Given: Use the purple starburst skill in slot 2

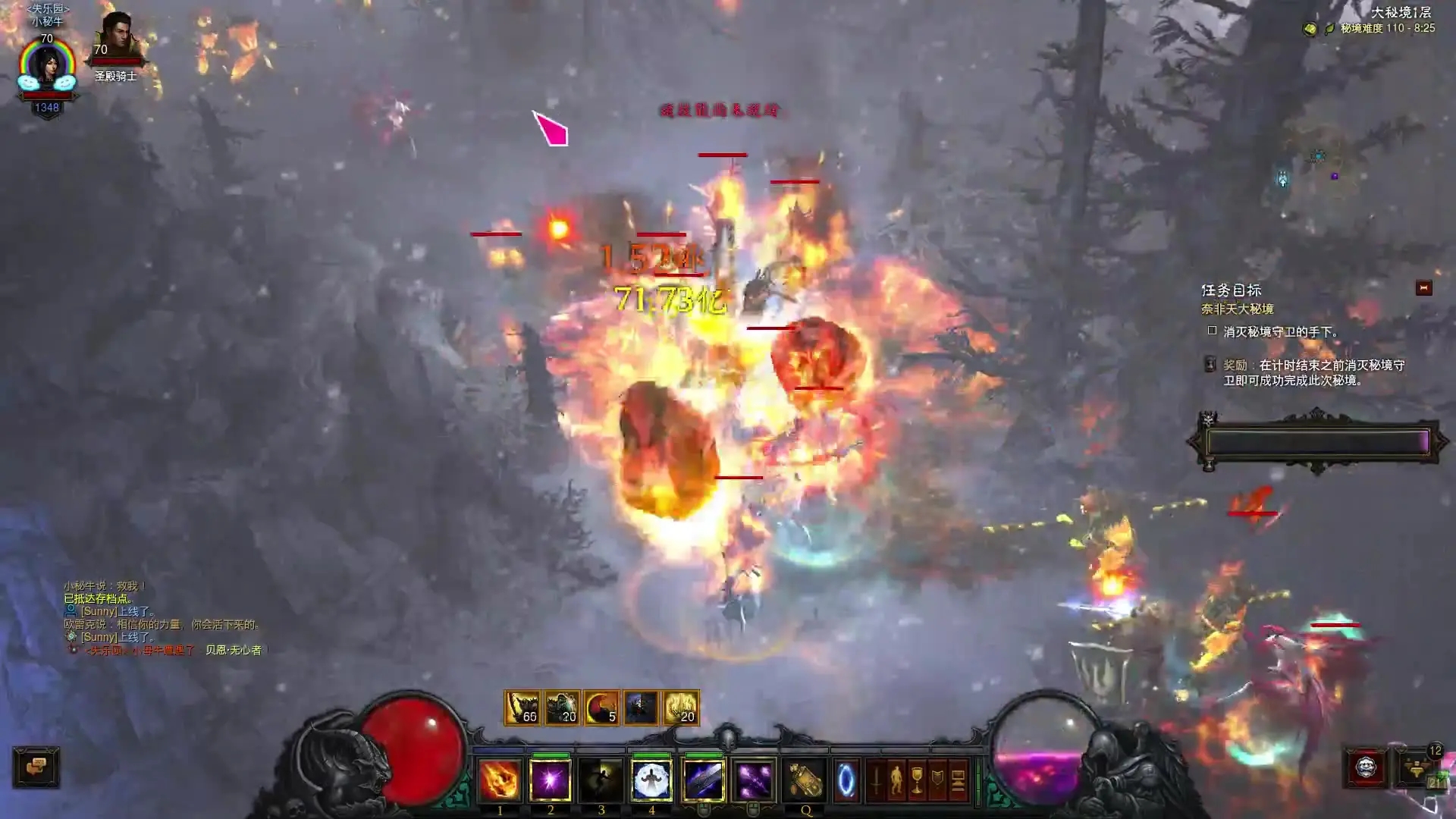Looking at the screenshot, I should pos(551,780).
